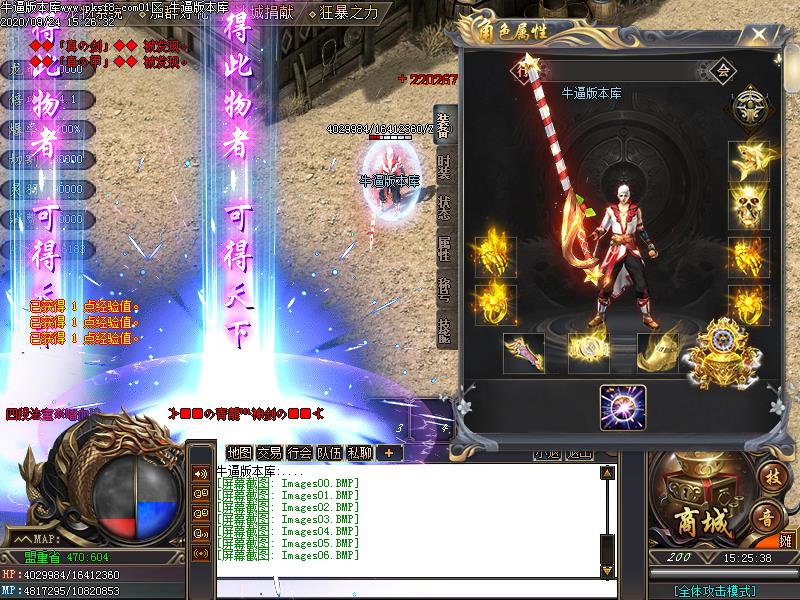The height and width of the screenshot is (600, 800).
Task: Open the 技能 skills tab
Action: click(x=444, y=329)
